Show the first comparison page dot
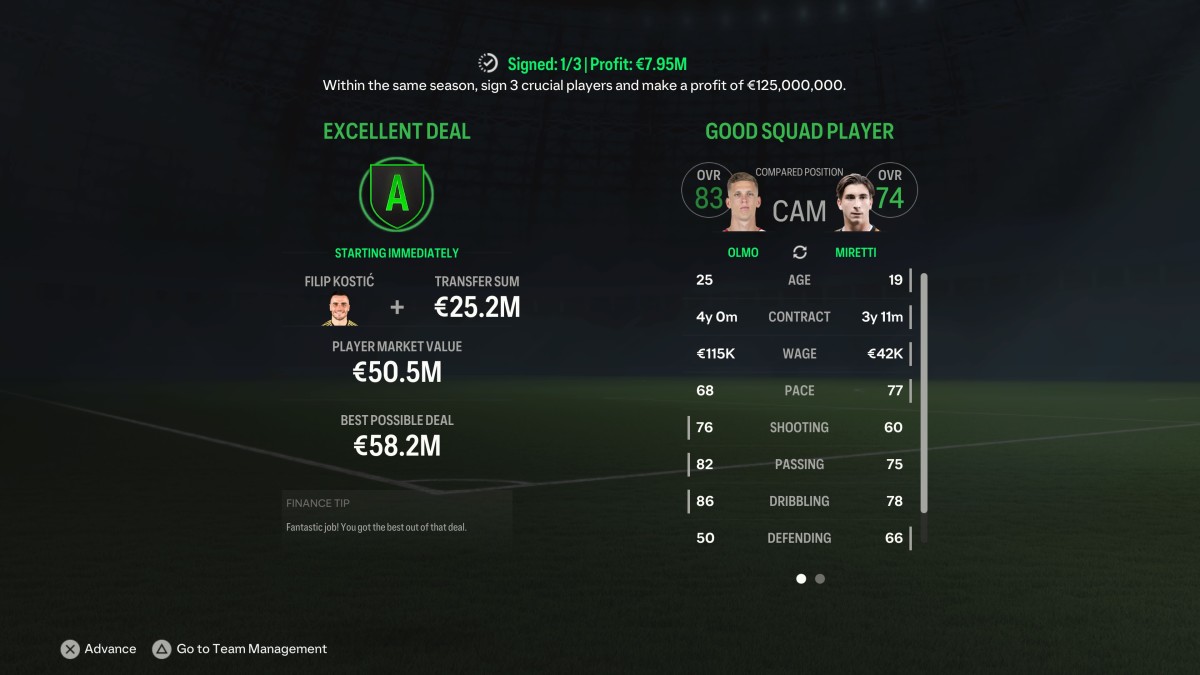This screenshot has width=1200, height=675. pos(801,578)
